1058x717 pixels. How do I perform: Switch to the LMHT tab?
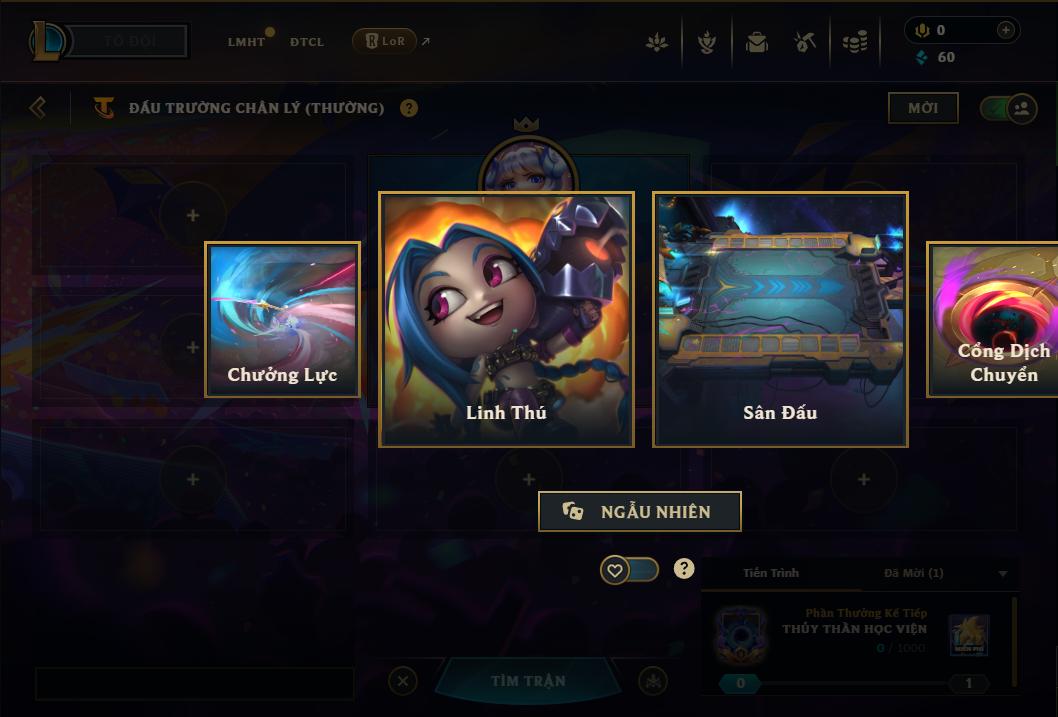(246, 42)
